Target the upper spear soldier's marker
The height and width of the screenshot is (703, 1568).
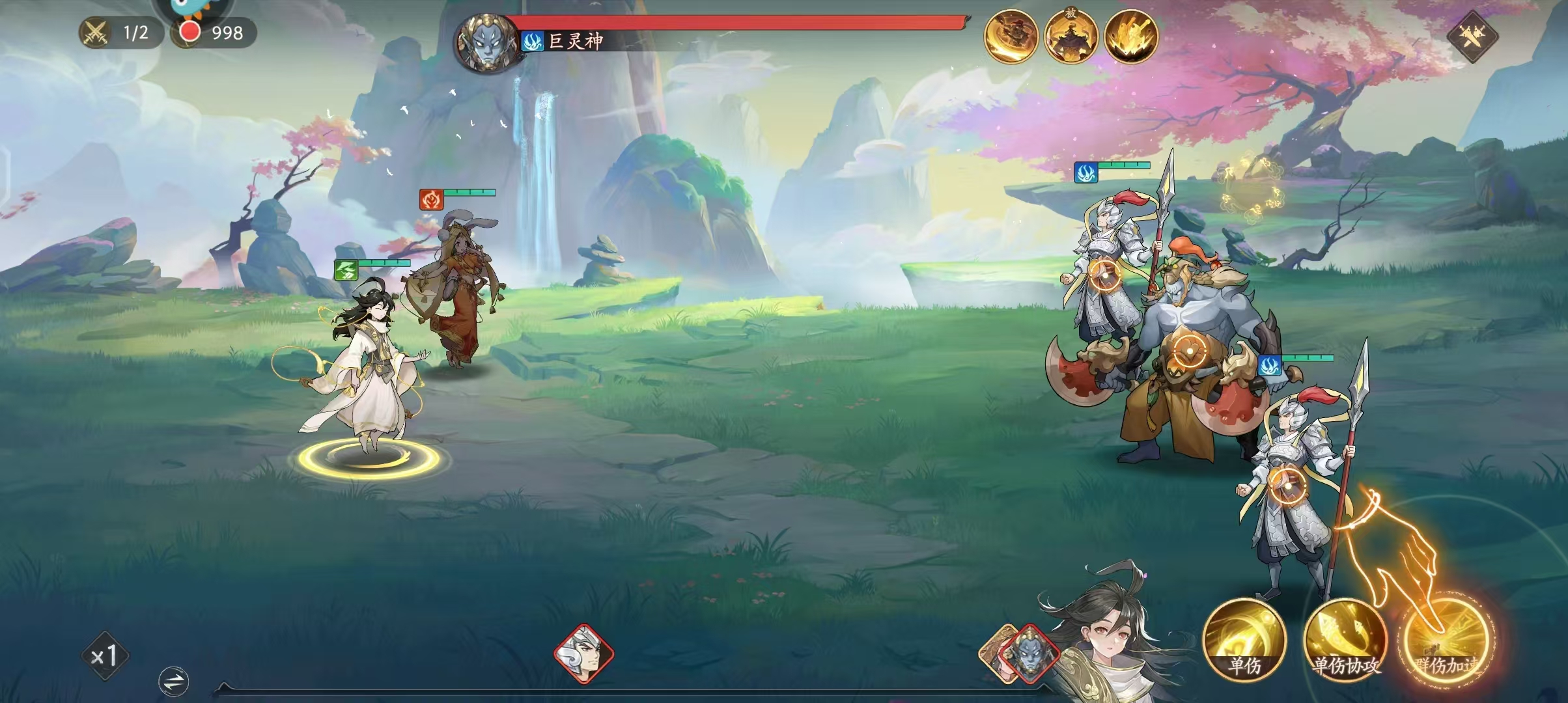(1104, 275)
